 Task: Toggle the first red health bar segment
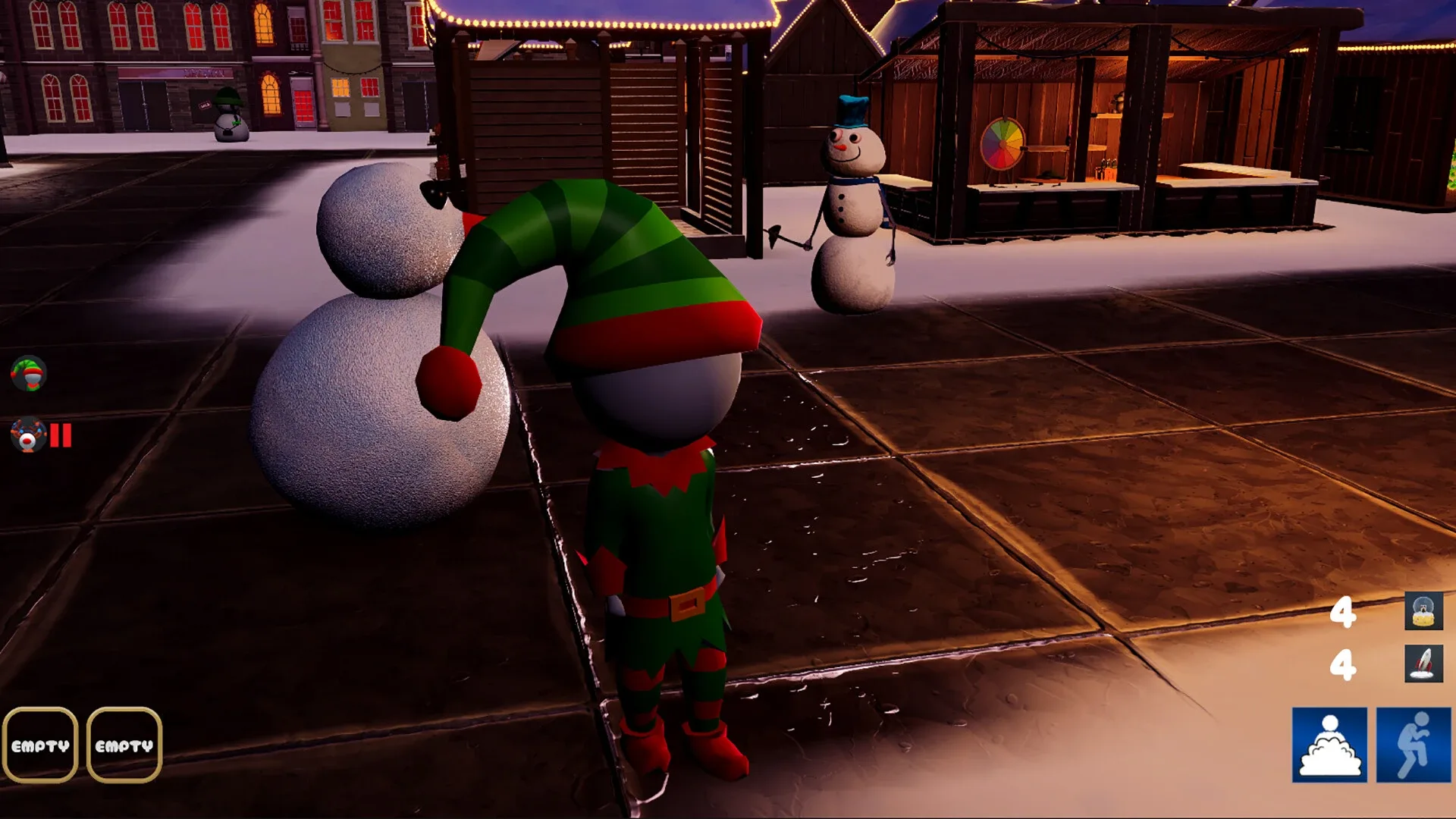(x=55, y=435)
